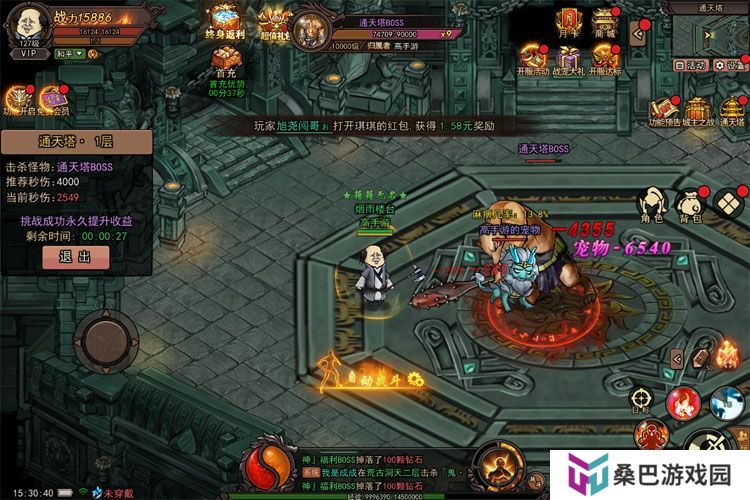Image resolution: width=750 pixels, height=500 pixels.
Task: Open the 功能开启 feature unlock icon
Action: pyautogui.click(x=18, y=100)
